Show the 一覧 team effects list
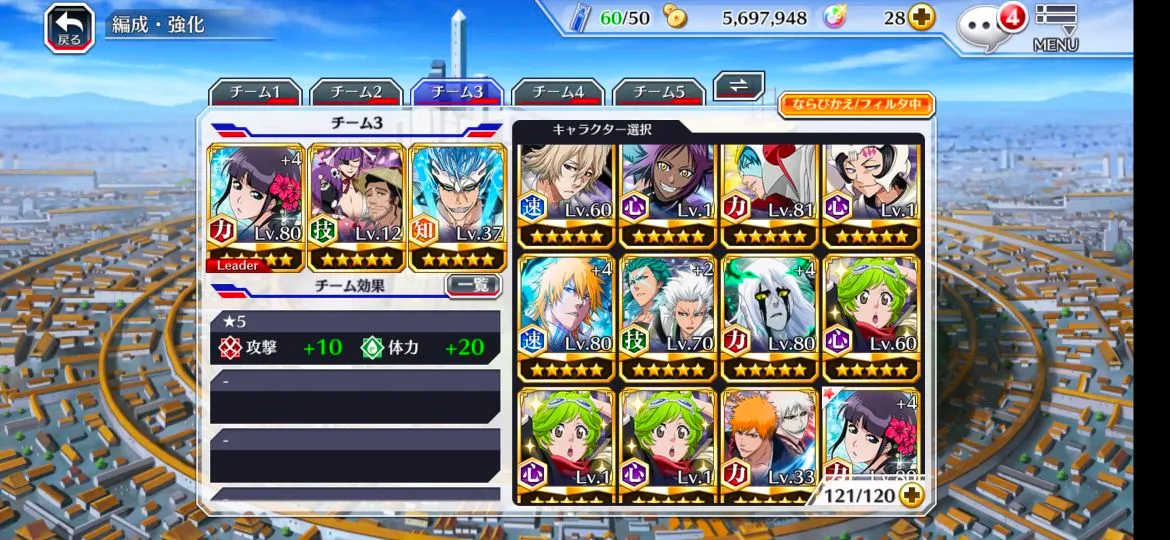This screenshot has width=1170, height=540. pos(472,285)
